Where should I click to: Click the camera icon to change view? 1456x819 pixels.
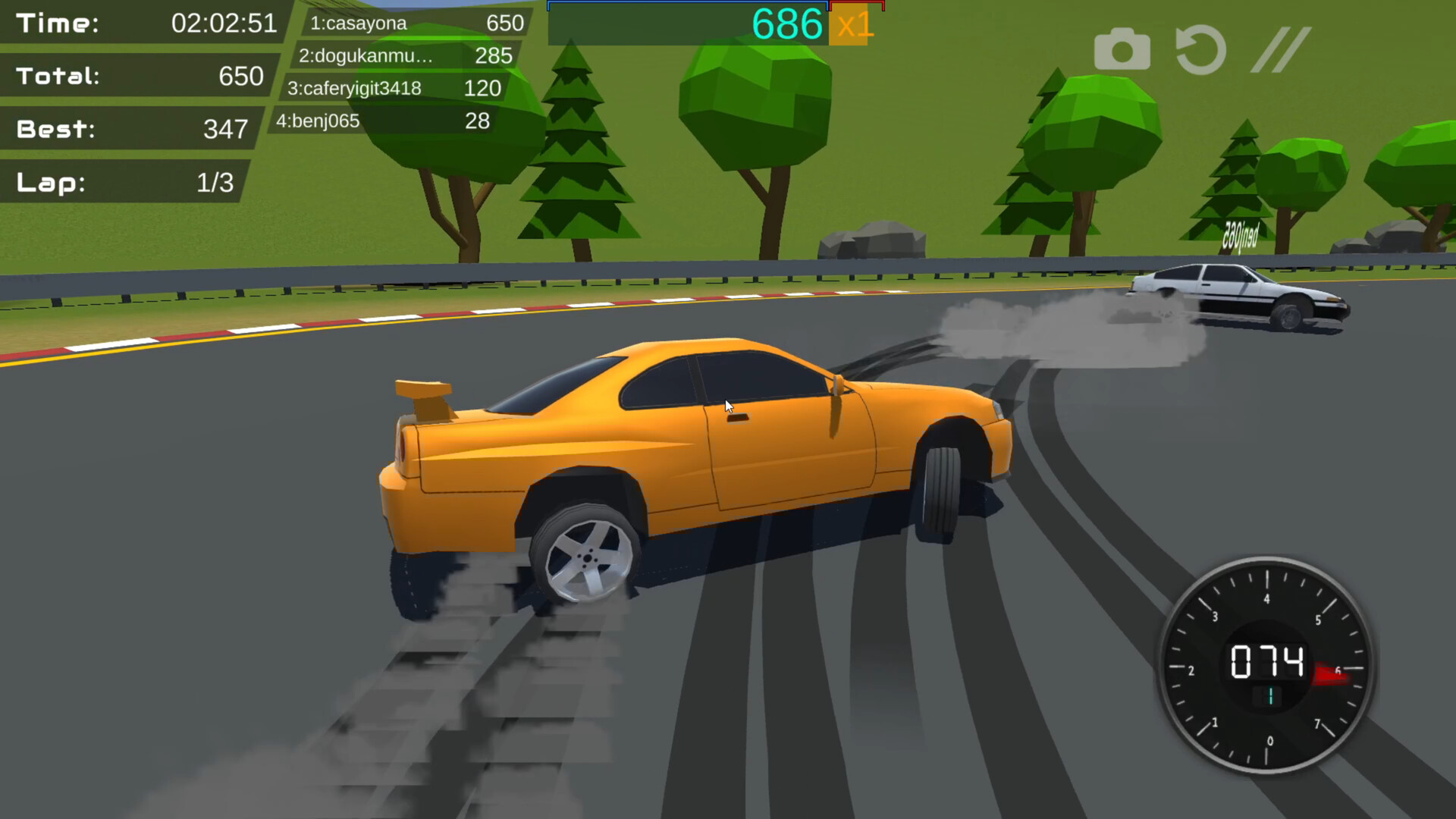[1122, 50]
